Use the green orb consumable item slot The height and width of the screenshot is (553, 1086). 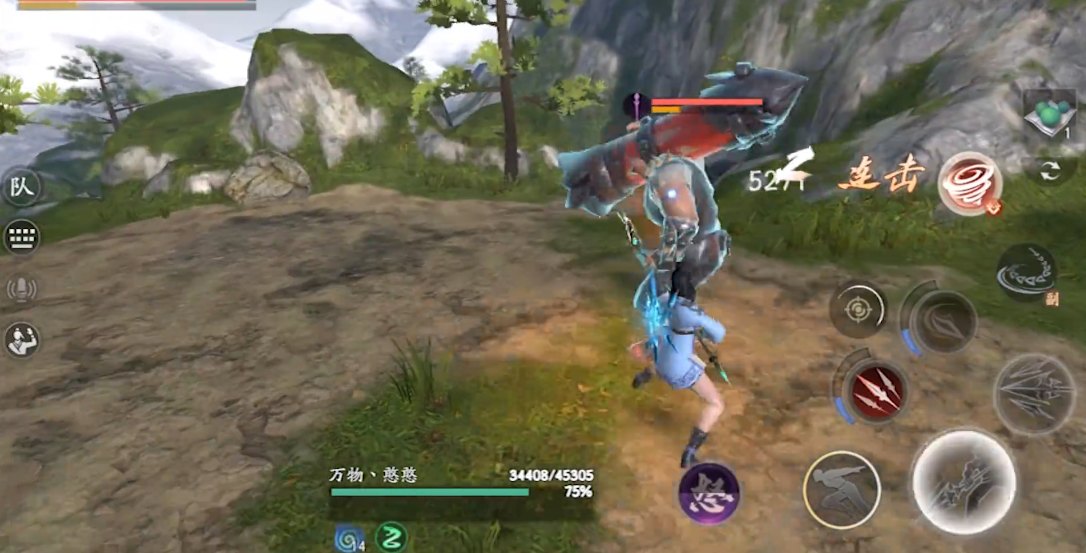1049,115
